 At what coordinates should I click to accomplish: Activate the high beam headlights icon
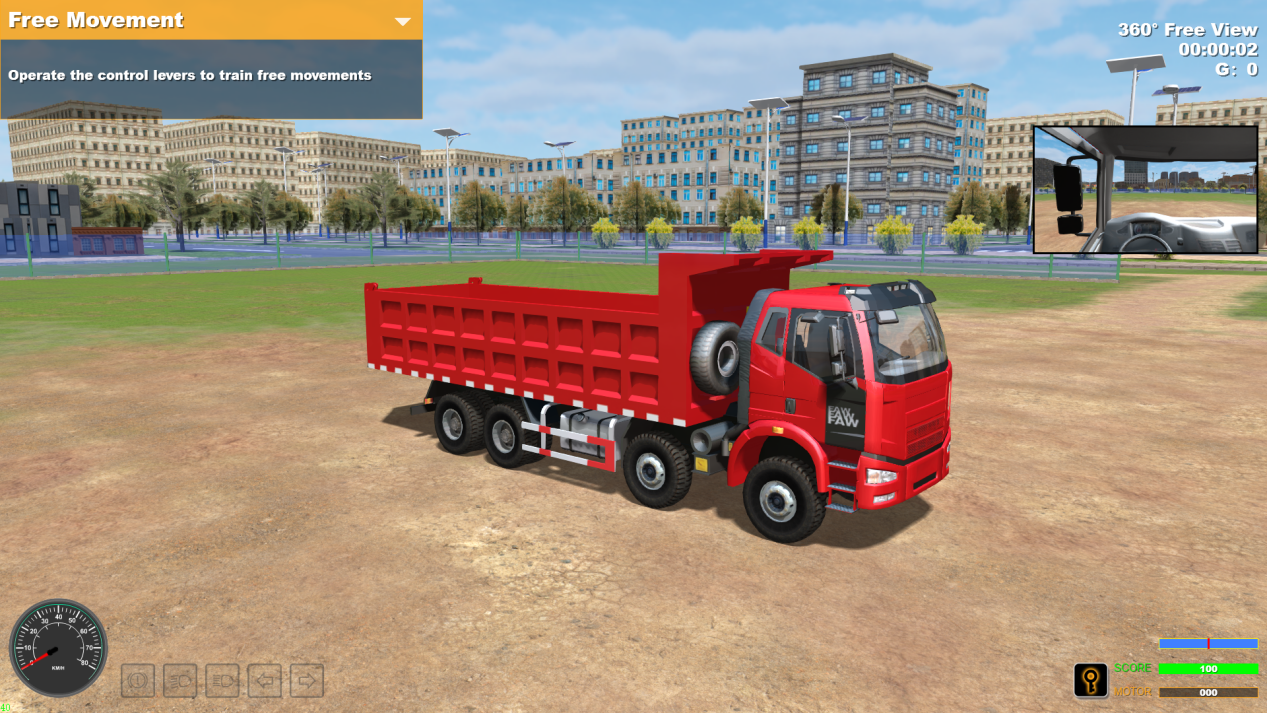click(x=222, y=681)
